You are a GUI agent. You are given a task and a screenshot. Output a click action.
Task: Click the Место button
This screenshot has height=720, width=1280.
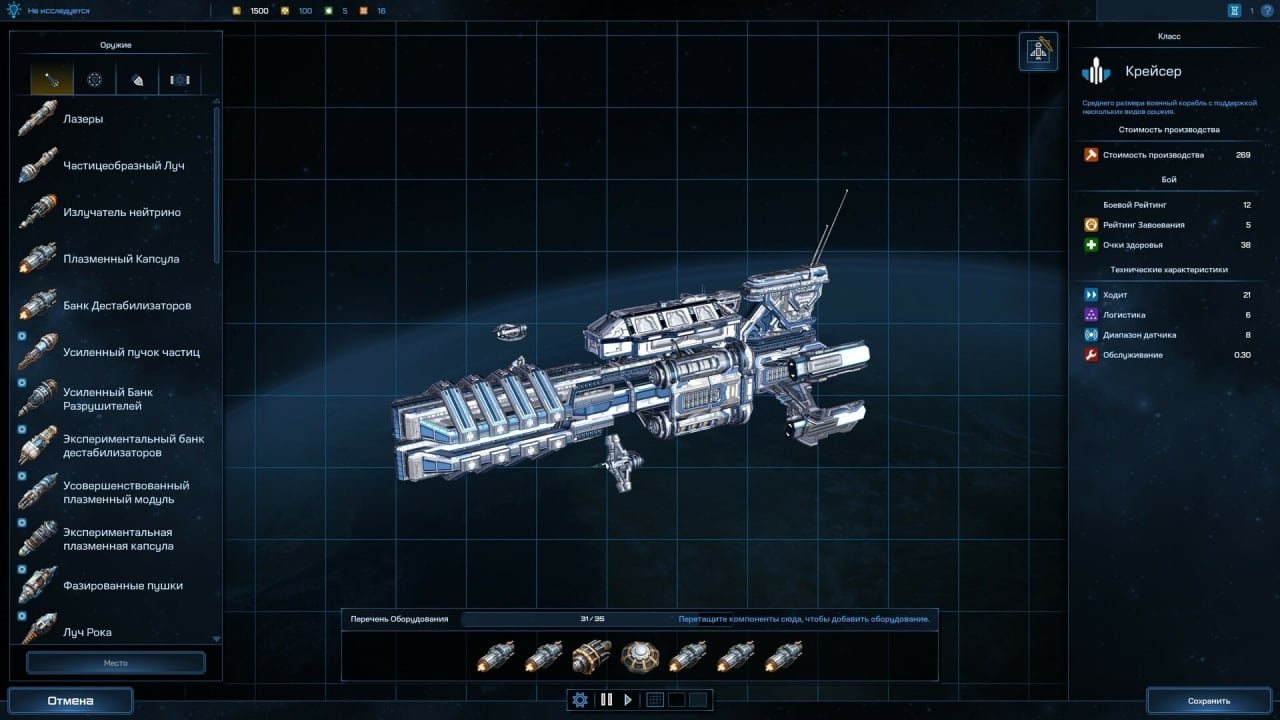click(115, 663)
